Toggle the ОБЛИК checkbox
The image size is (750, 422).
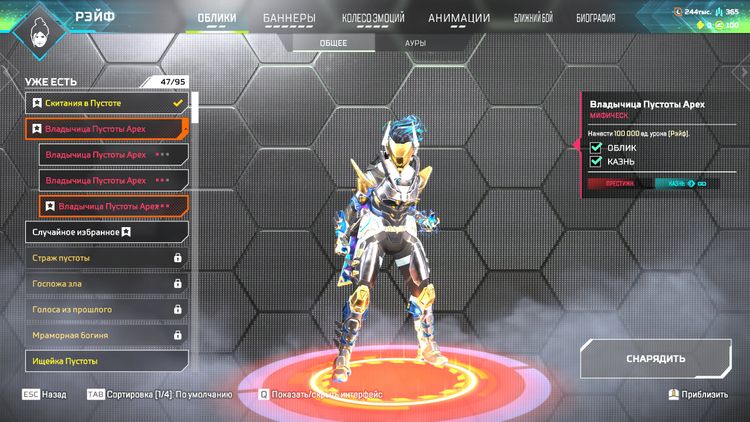(x=597, y=147)
